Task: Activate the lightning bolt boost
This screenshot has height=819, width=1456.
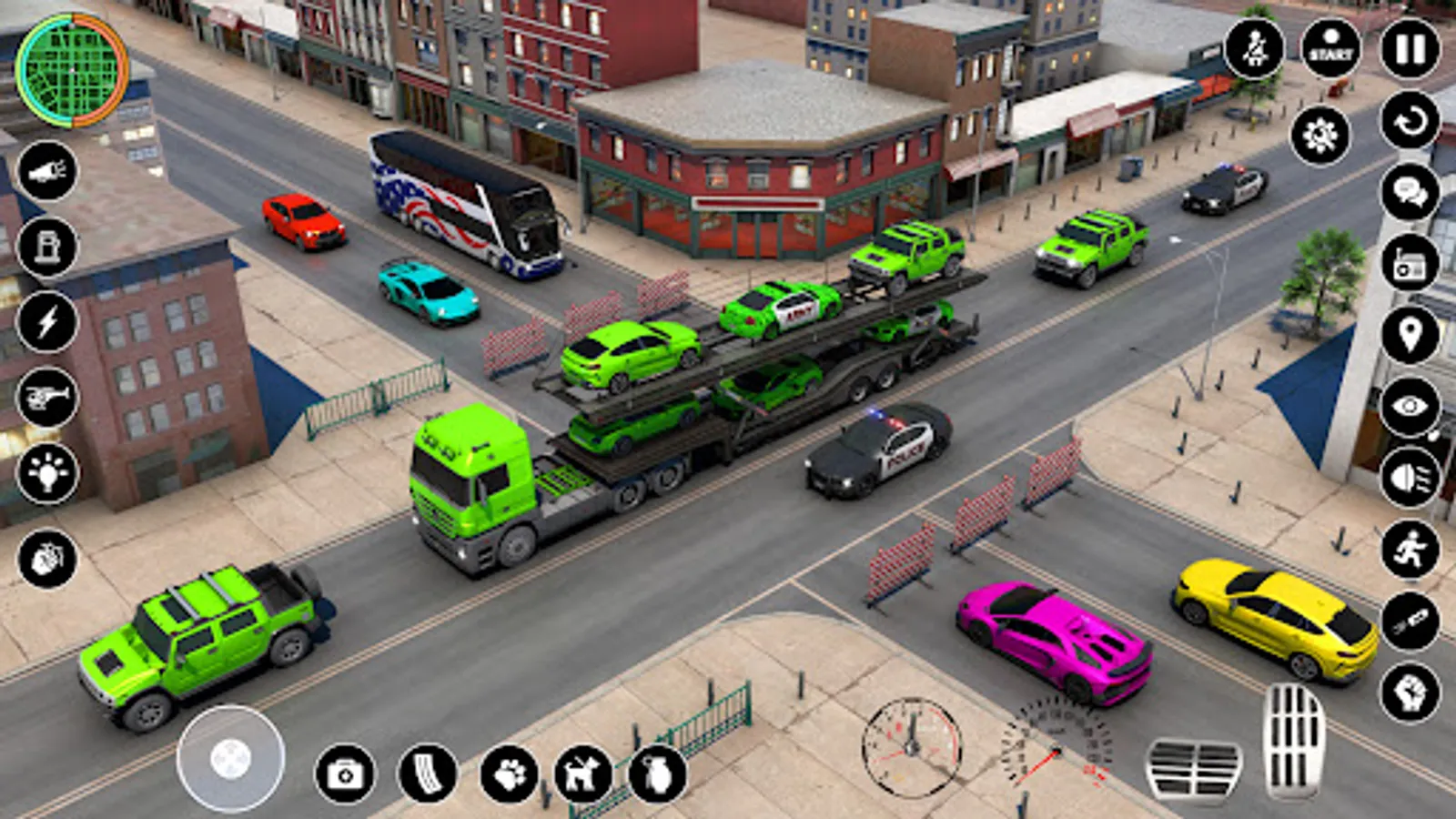Action: click(x=47, y=322)
